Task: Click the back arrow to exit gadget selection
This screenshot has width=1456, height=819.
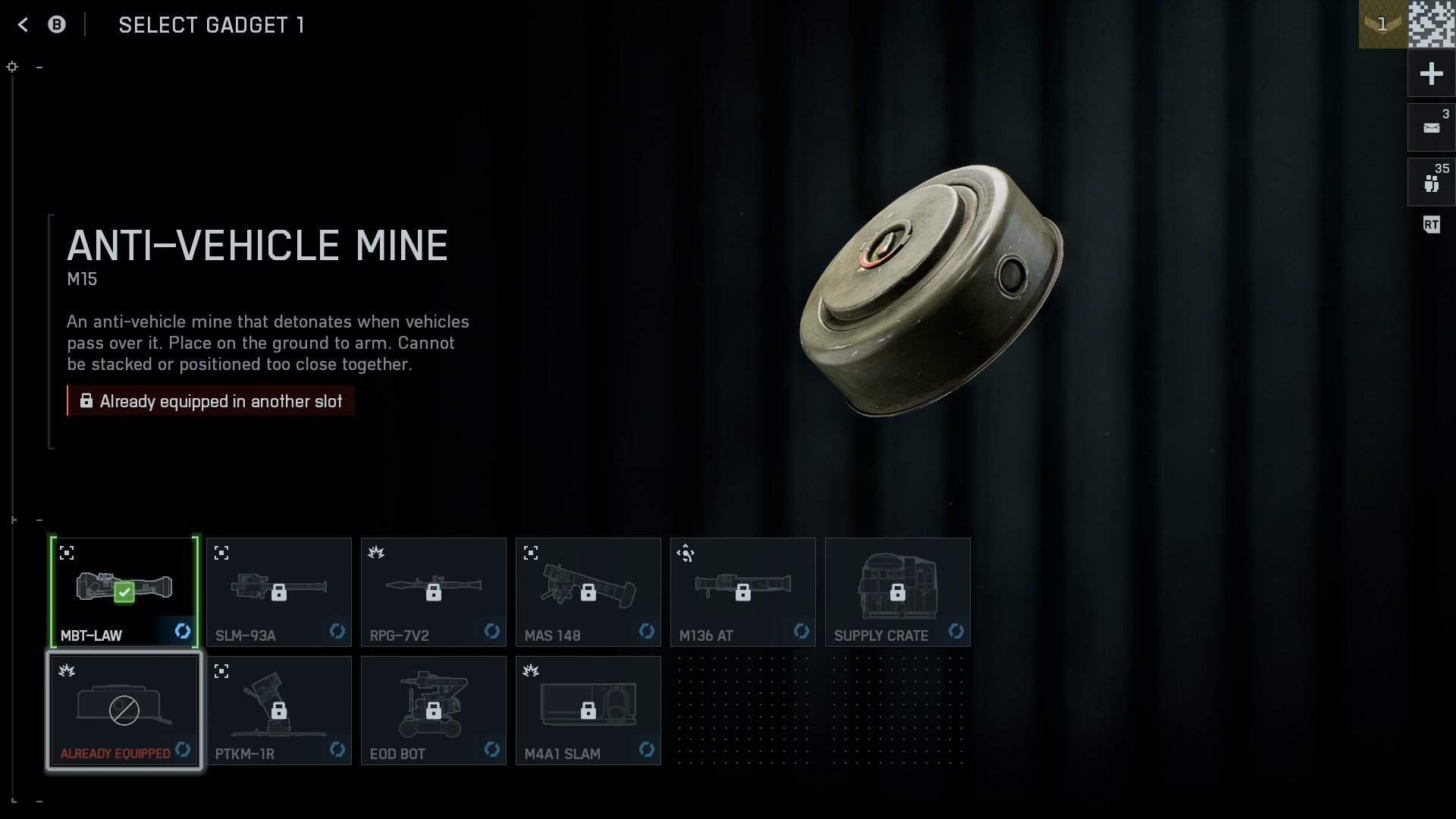Action: point(24,24)
